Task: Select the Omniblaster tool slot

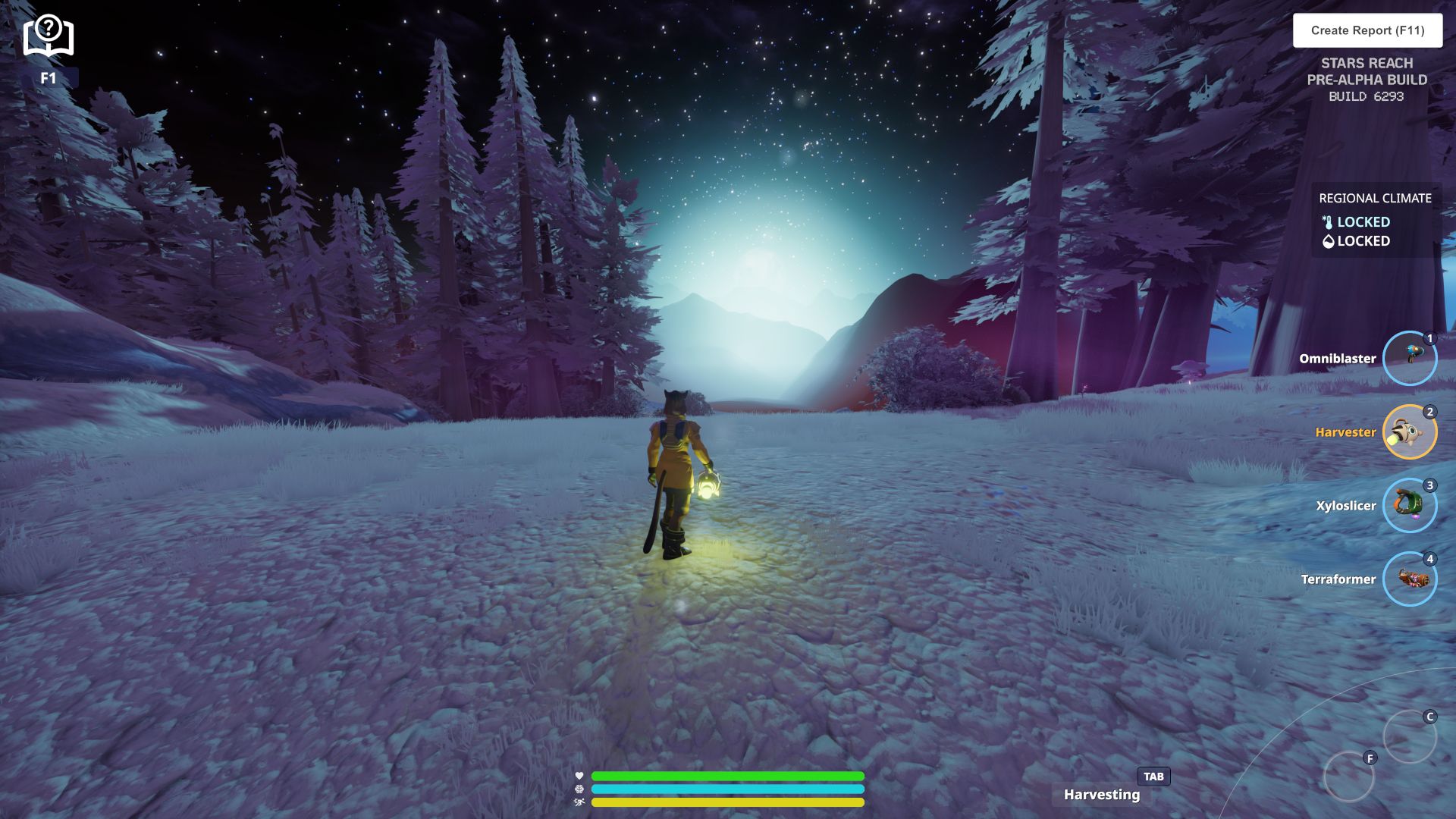Action: point(1409,359)
